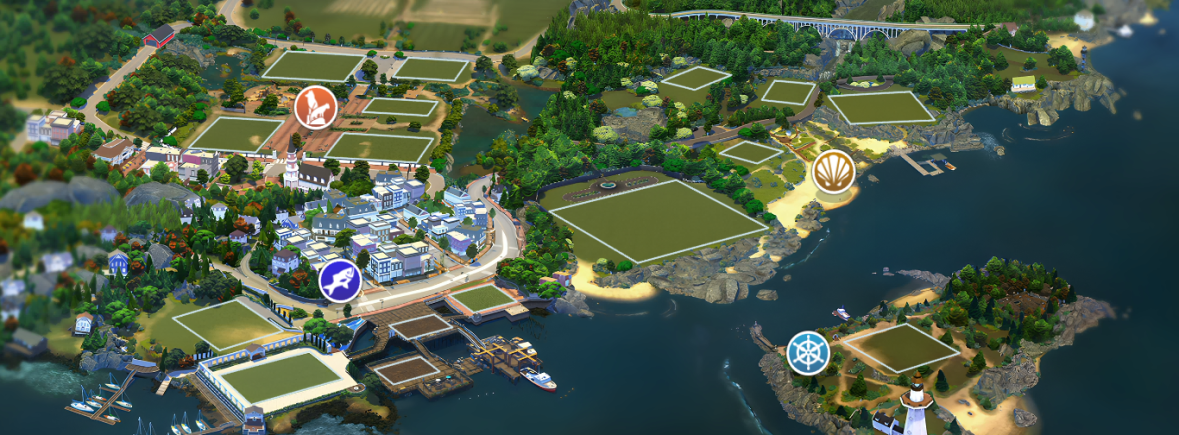Image resolution: width=1179 pixels, height=435 pixels.
Task: Click the ship's wheel neighborhood marker
Action: 808,352
